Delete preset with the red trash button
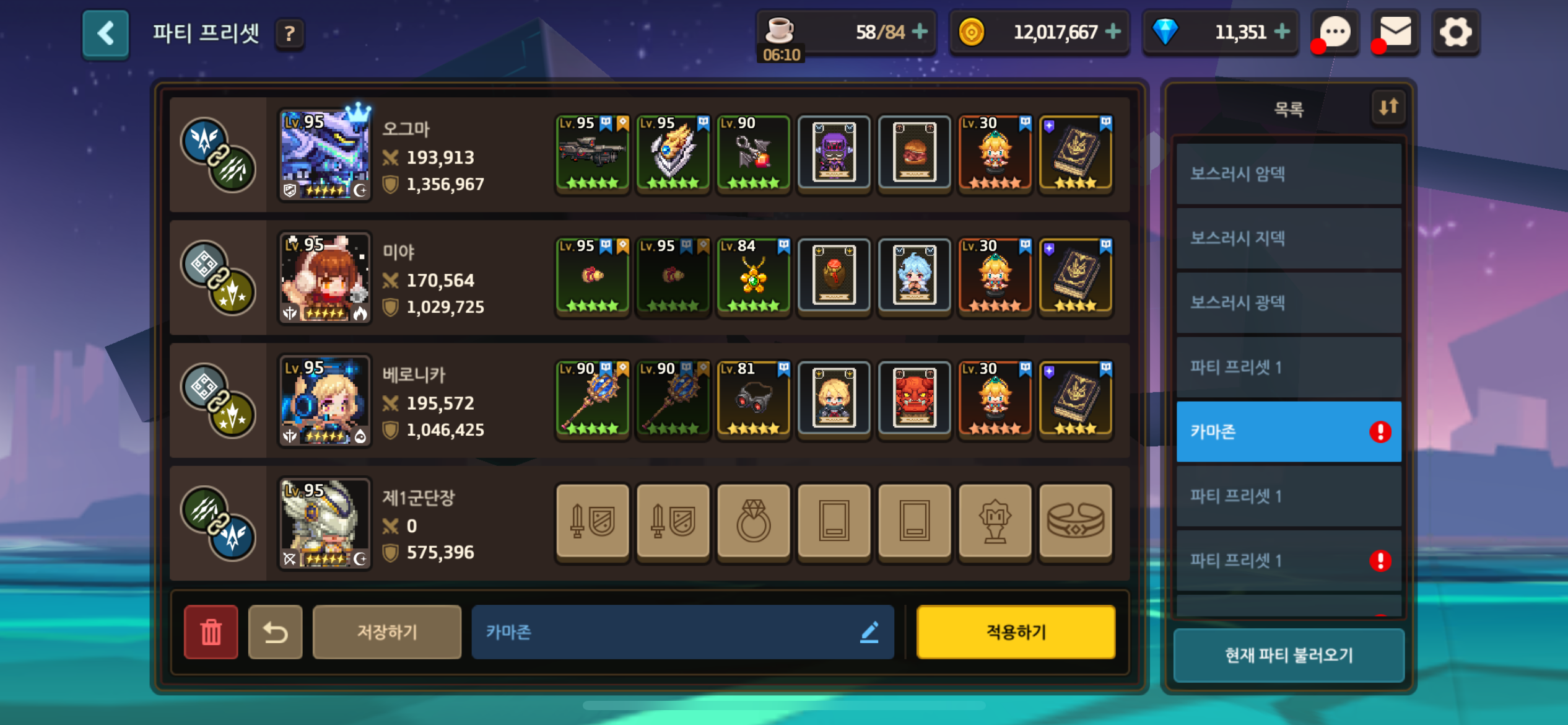Image resolution: width=1568 pixels, height=725 pixels. tap(211, 632)
